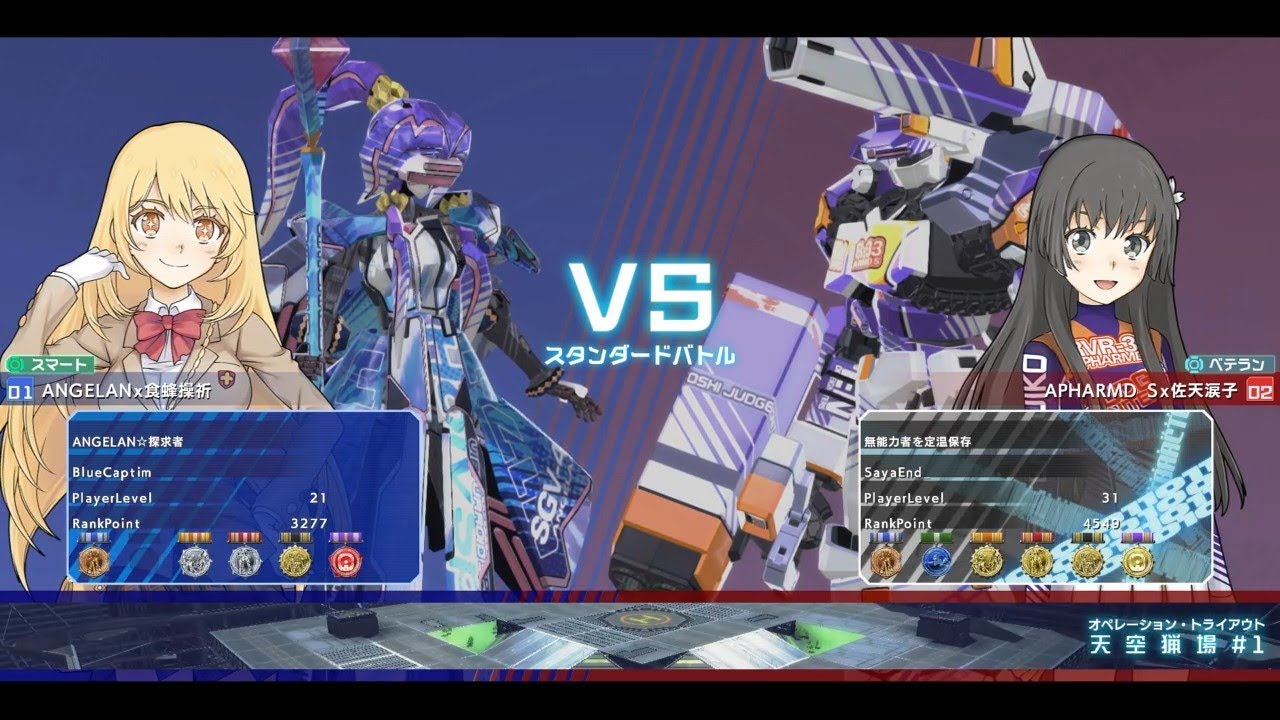The image size is (1280, 720).
Task: Select the first silver medal on ANGELAN's card
Action: 196,560
